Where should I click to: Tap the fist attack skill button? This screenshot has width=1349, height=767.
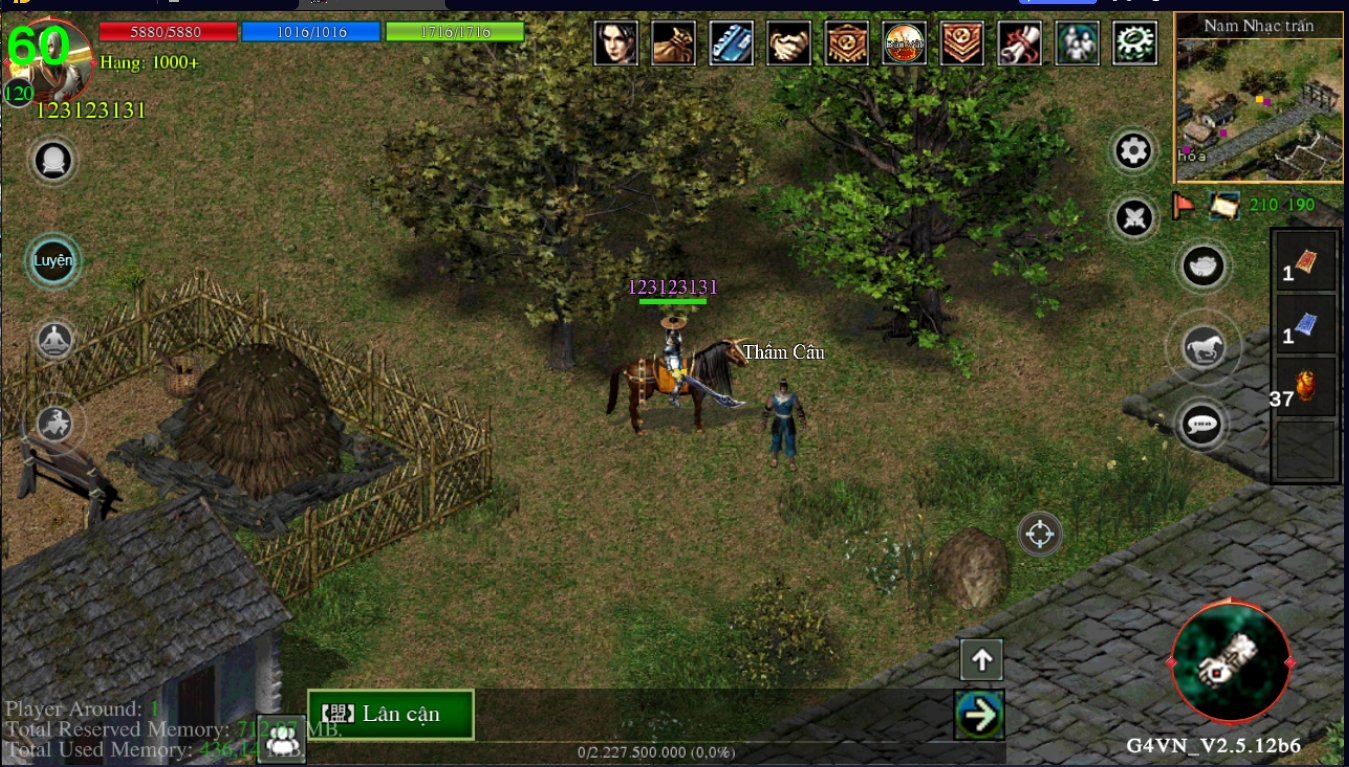coord(1230,661)
